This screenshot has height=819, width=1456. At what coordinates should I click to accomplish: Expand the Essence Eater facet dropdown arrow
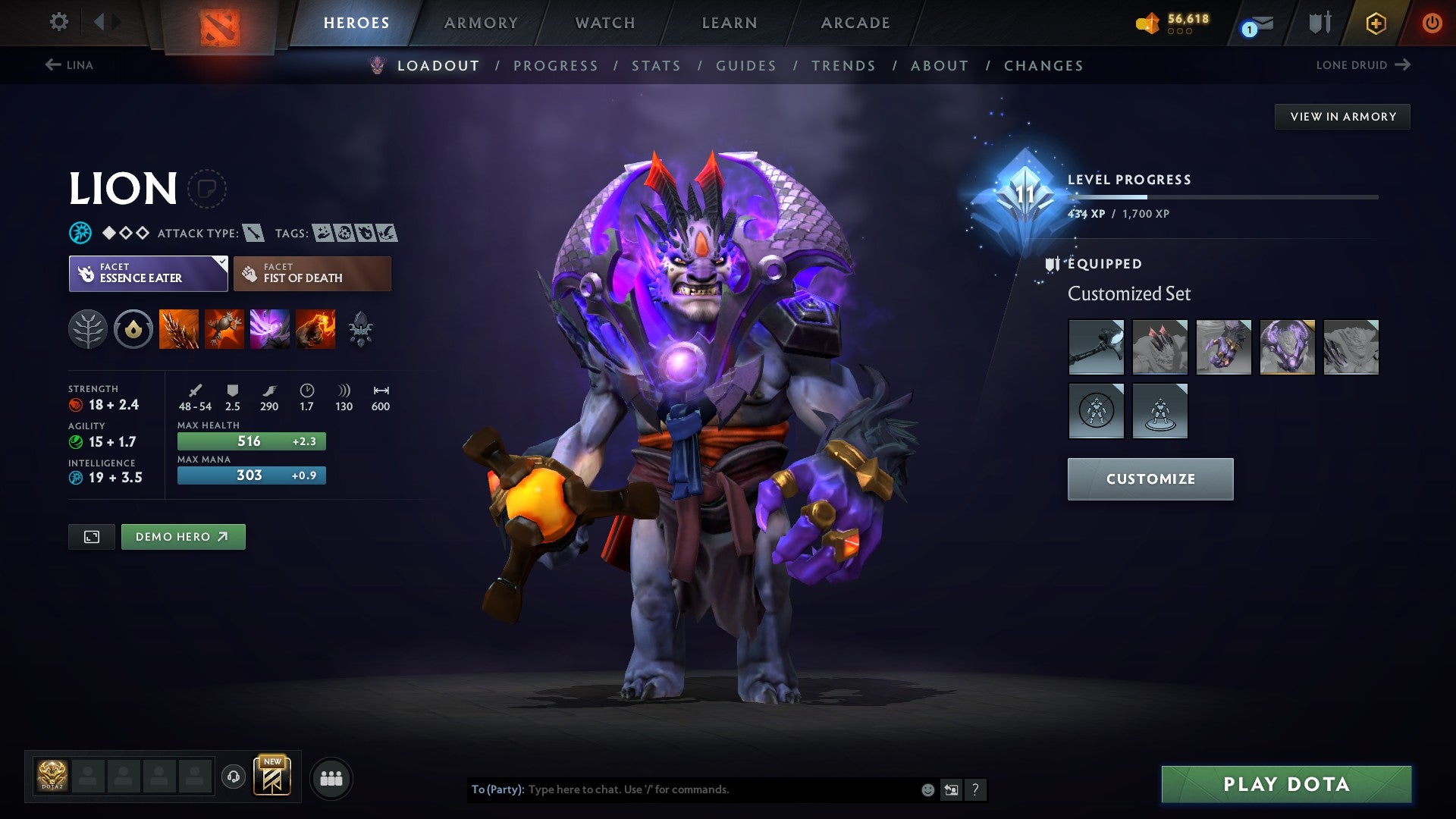(221, 262)
